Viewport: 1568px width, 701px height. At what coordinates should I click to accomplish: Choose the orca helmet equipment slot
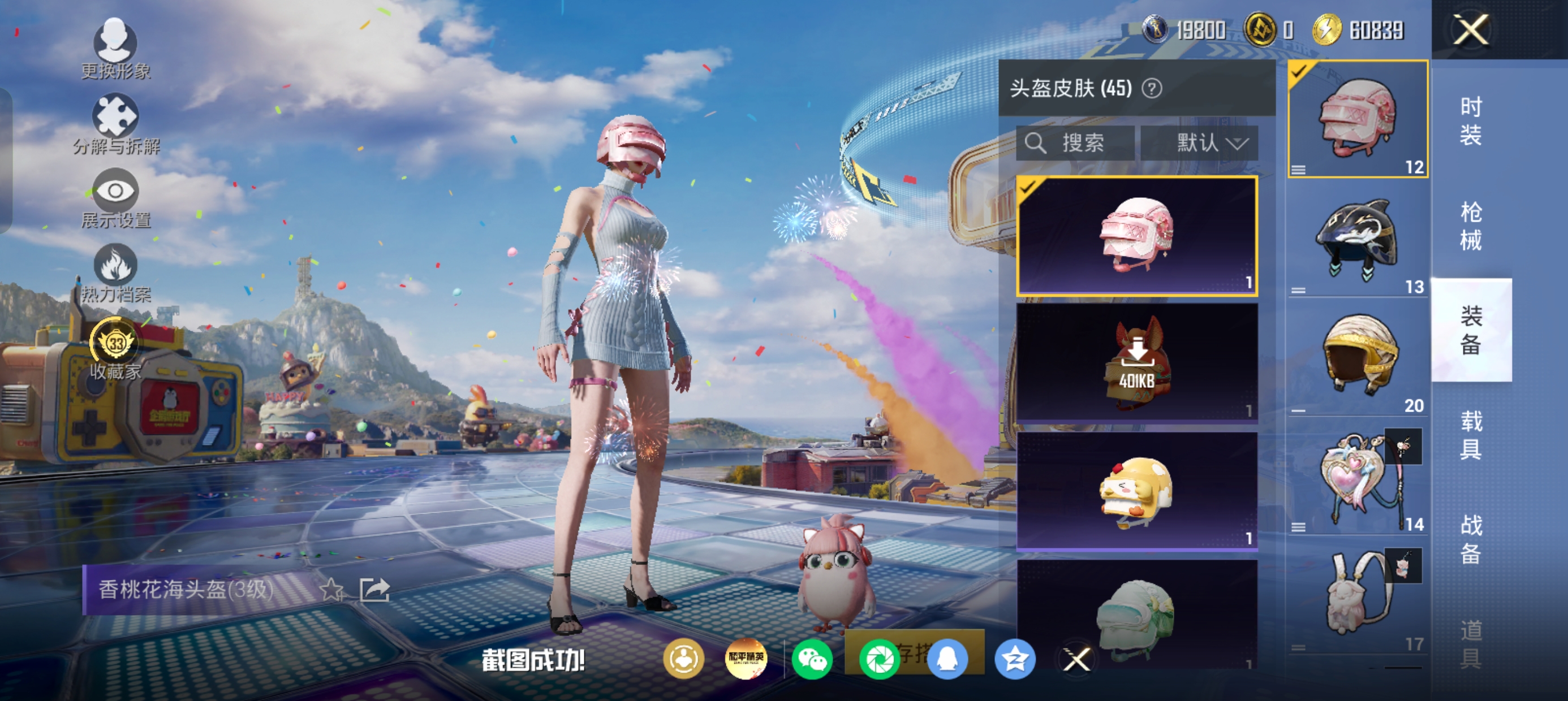(x=1358, y=240)
